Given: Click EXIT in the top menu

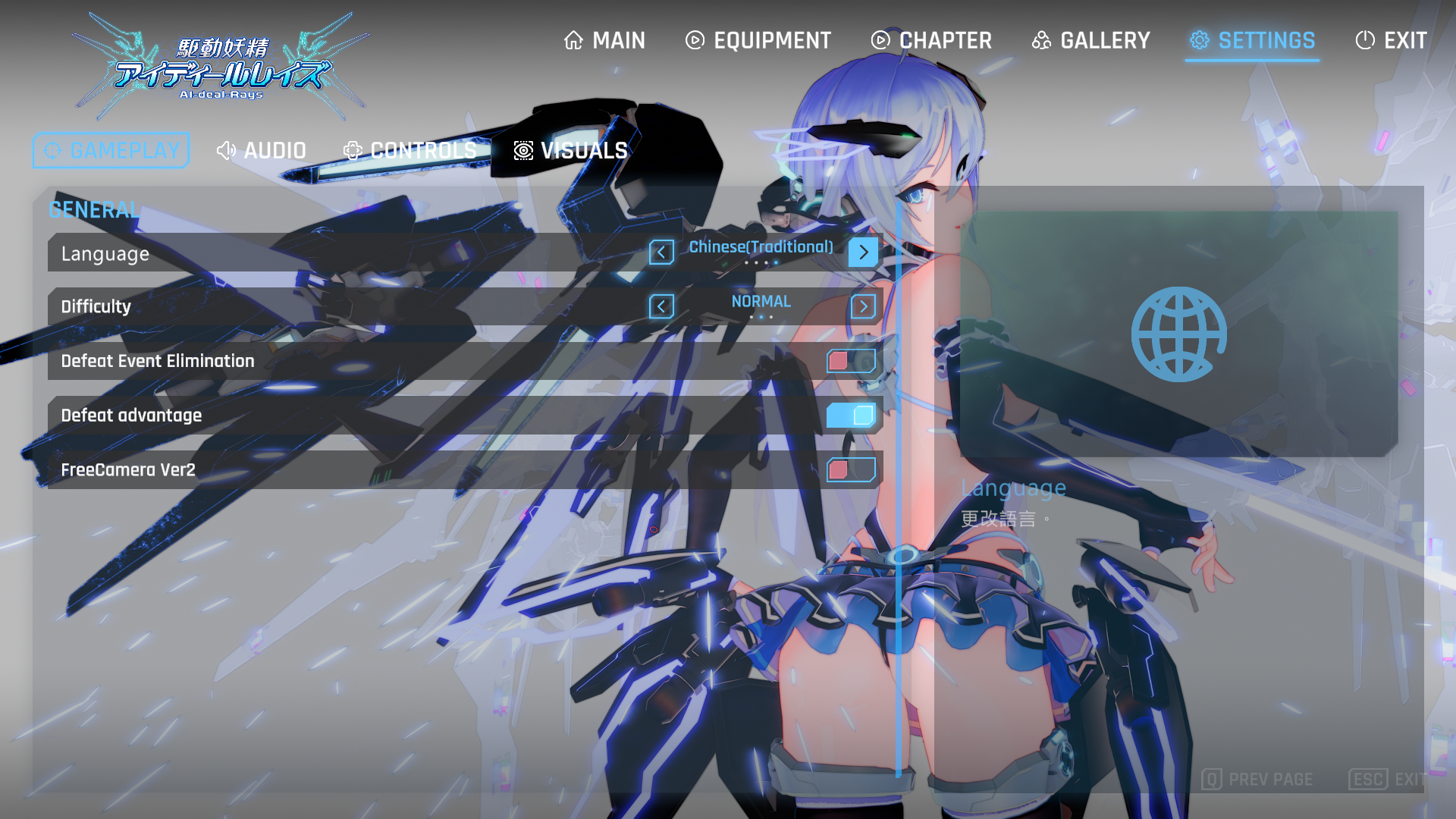Looking at the screenshot, I should pos(1391,40).
